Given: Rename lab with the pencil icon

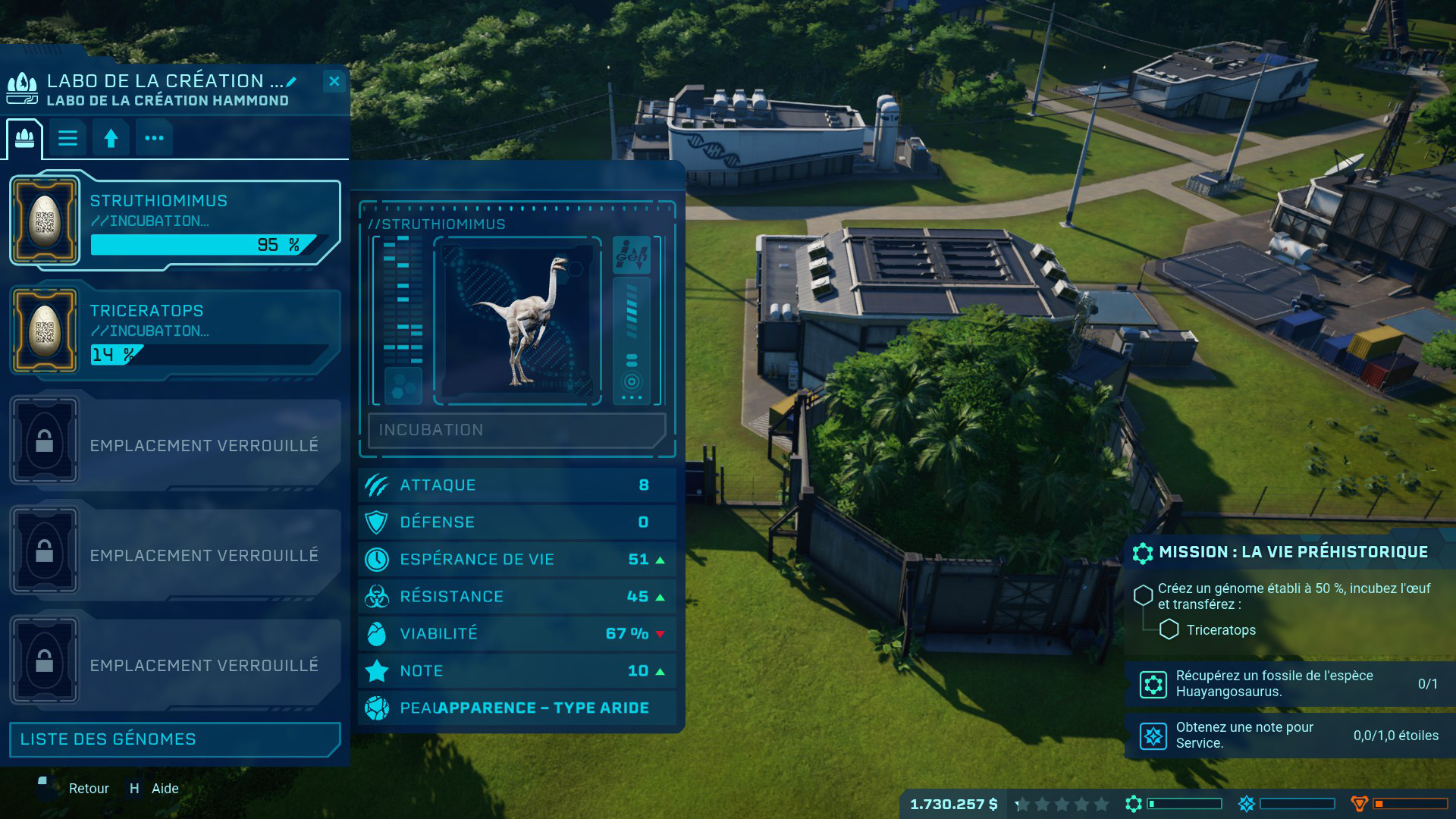Looking at the screenshot, I should (x=292, y=82).
